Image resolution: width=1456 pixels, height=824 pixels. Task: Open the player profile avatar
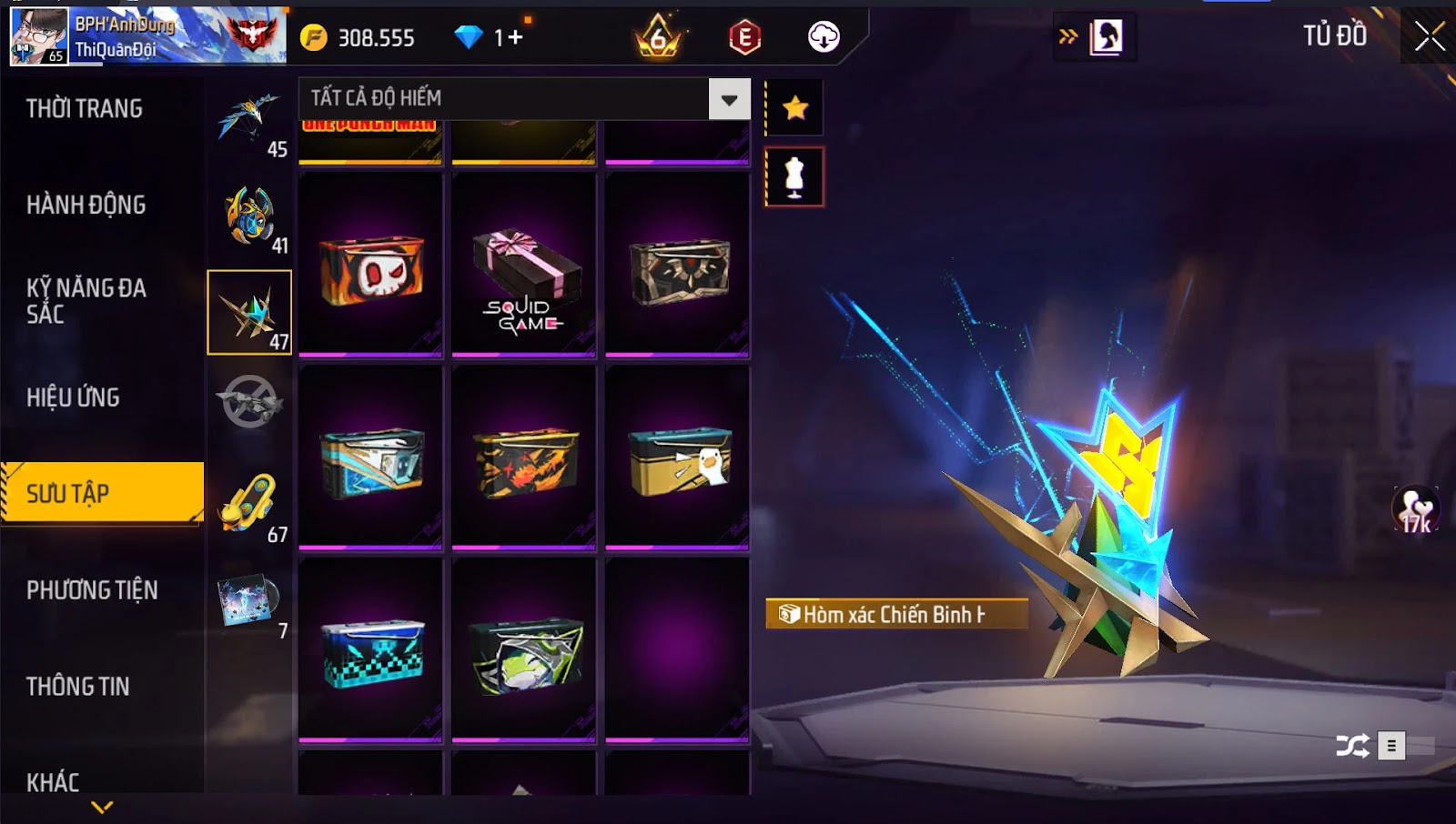(x=38, y=36)
